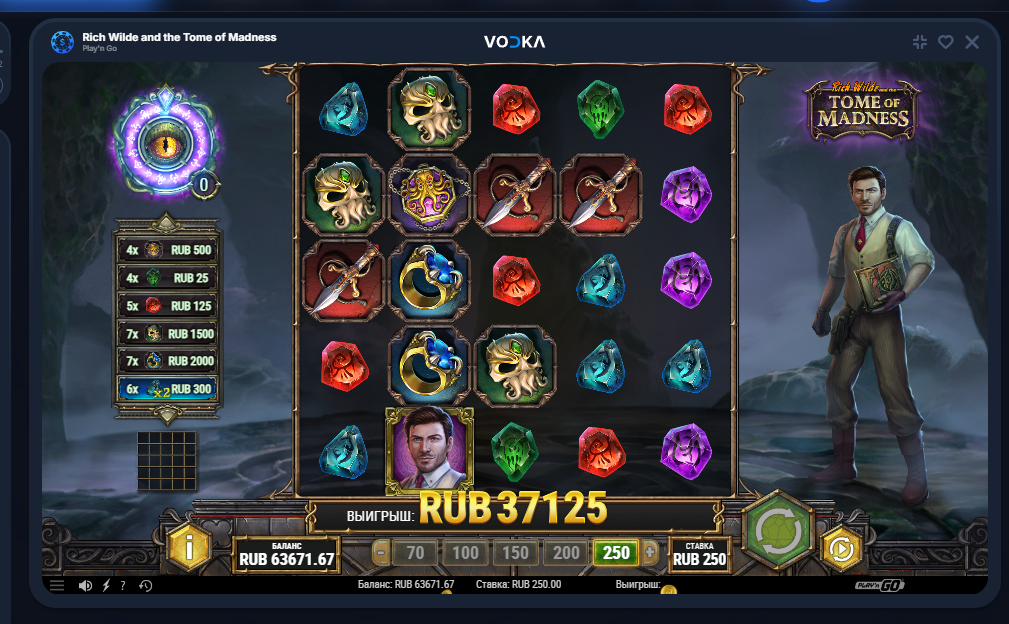Open the help question mark

pos(122,585)
